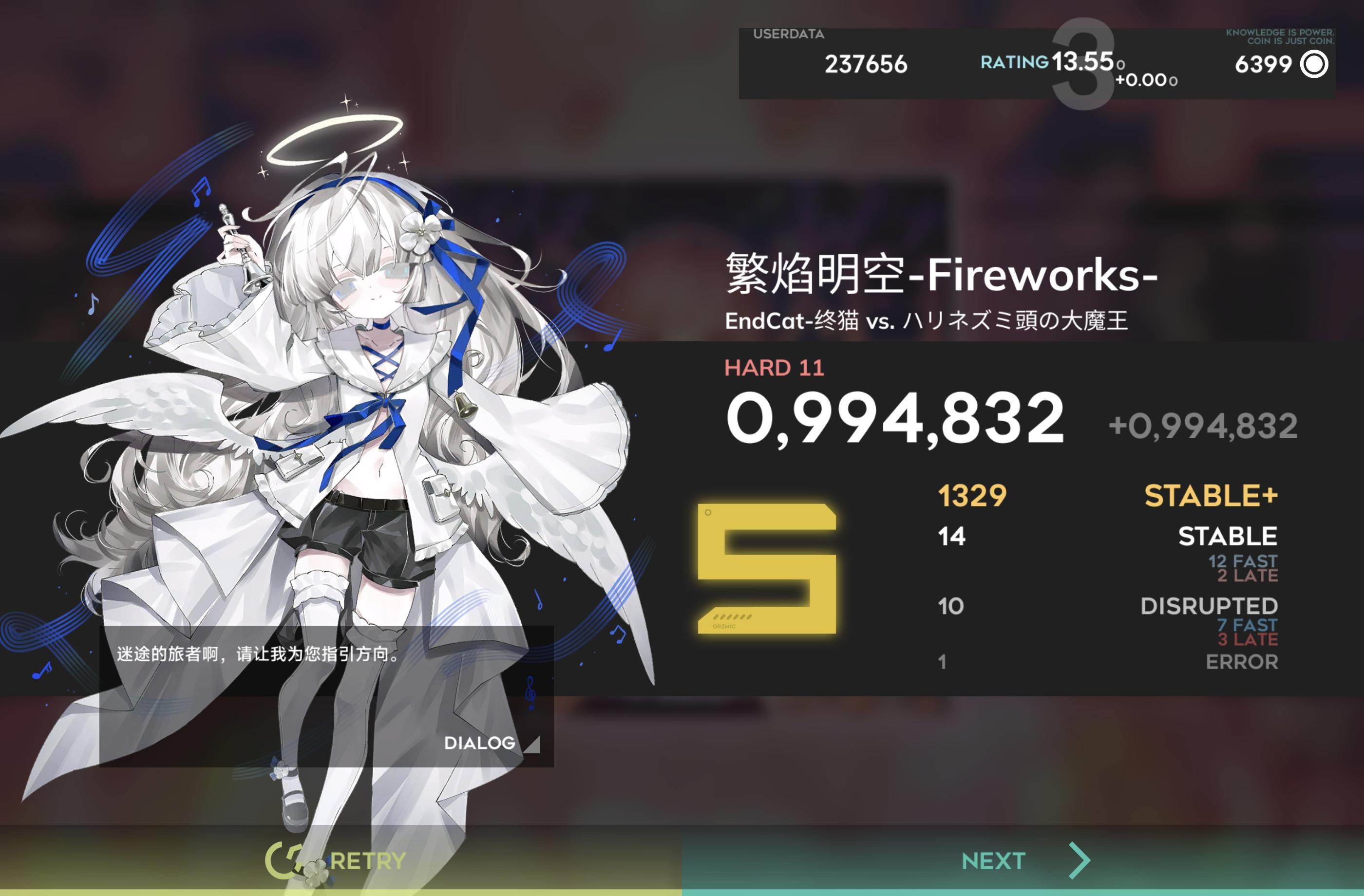1364x896 pixels.
Task: Click the NEXT arrow chevron icon
Action: (x=1082, y=859)
